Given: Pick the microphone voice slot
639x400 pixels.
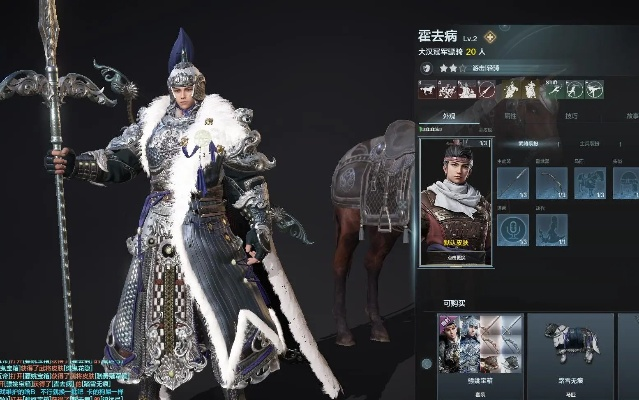Looking at the screenshot, I should point(512,229).
